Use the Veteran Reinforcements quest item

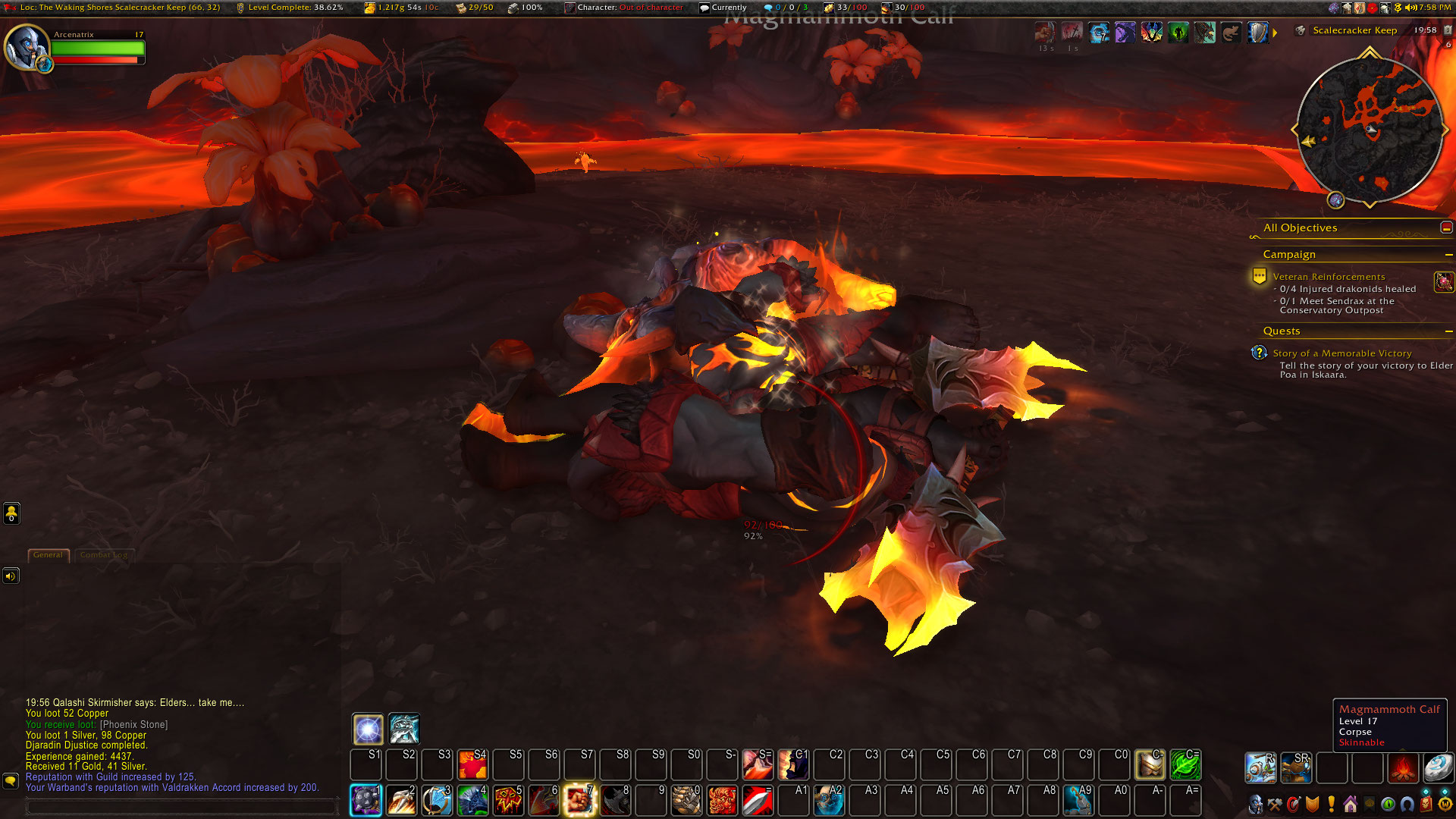click(1443, 282)
